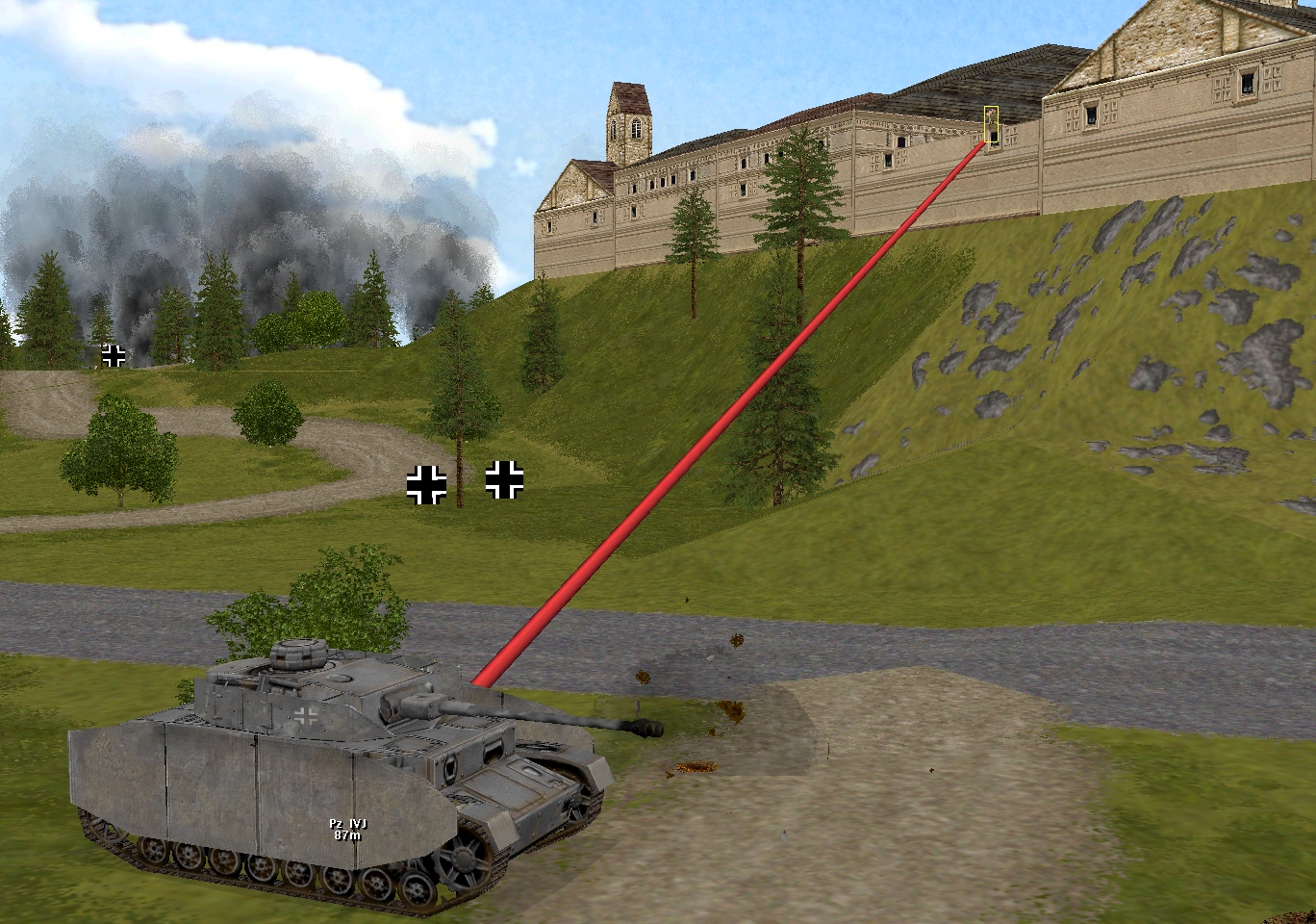The image size is (1316, 924).
Task: Select the Pz IVJ tank unit label
Action: click(x=347, y=830)
